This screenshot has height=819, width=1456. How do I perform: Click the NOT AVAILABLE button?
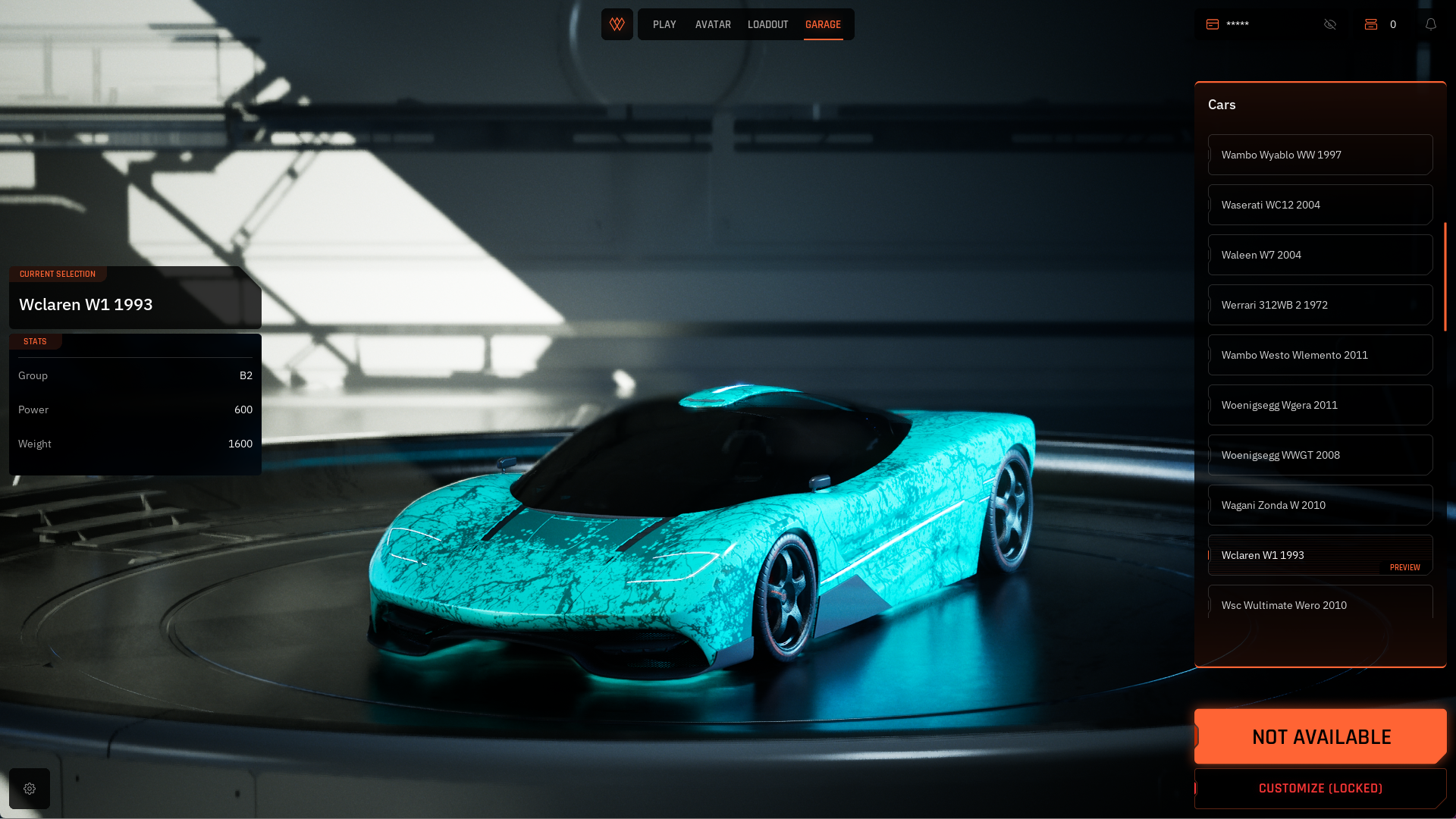[x=1320, y=736]
